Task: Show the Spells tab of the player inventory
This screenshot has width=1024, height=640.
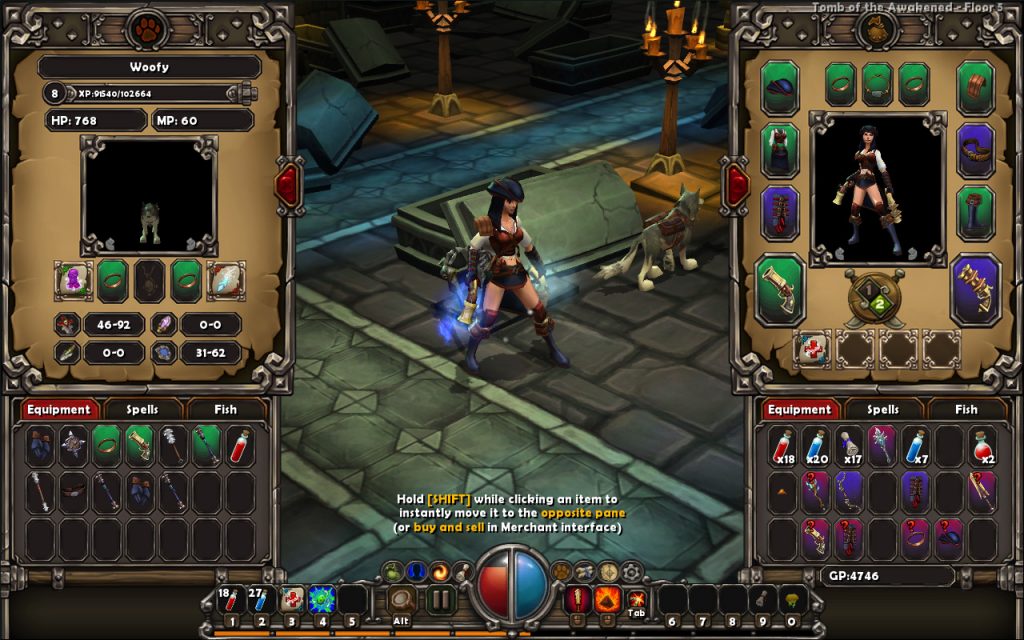Action: pyautogui.click(x=883, y=409)
